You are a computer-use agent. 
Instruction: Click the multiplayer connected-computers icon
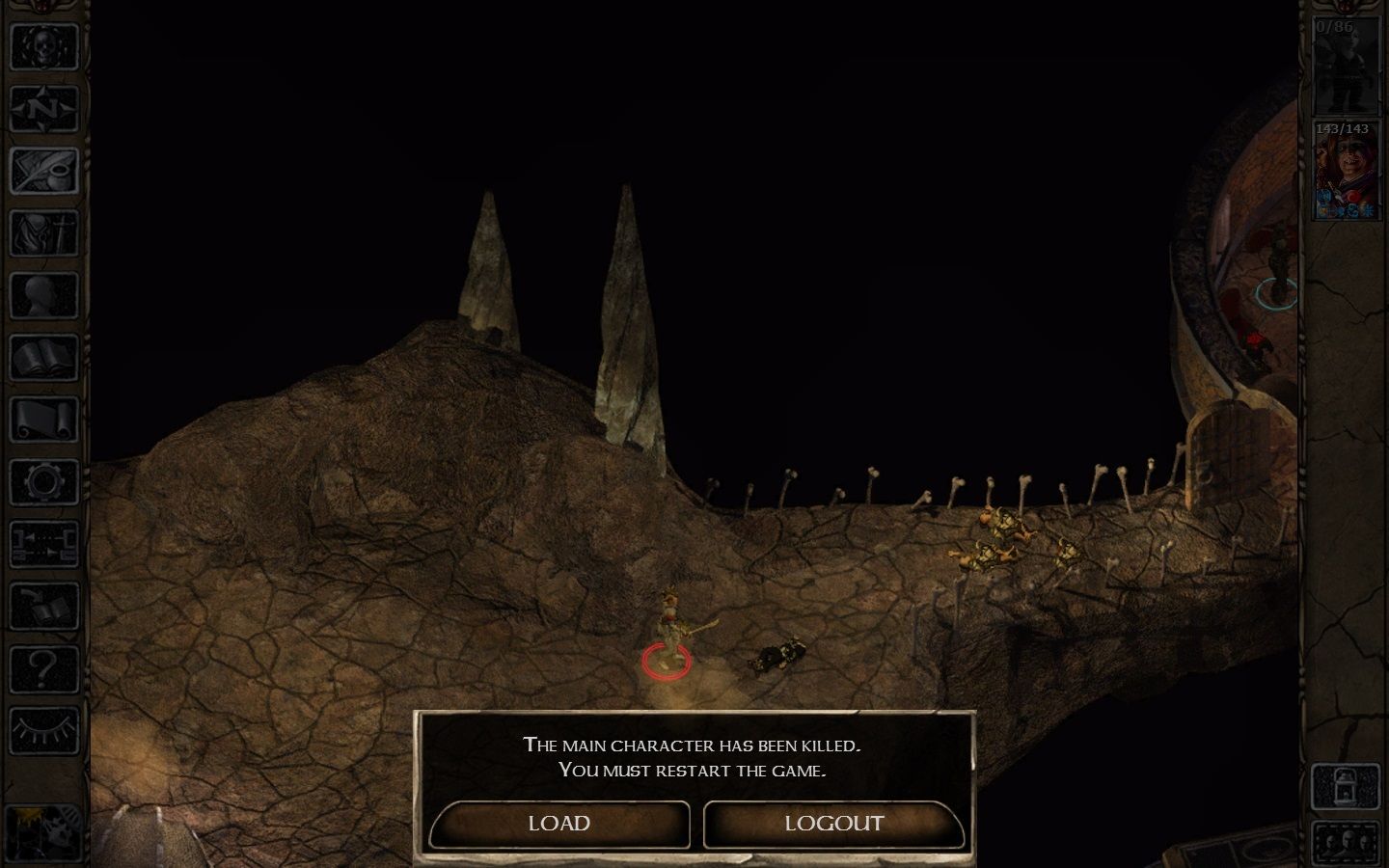click(x=43, y=545)
